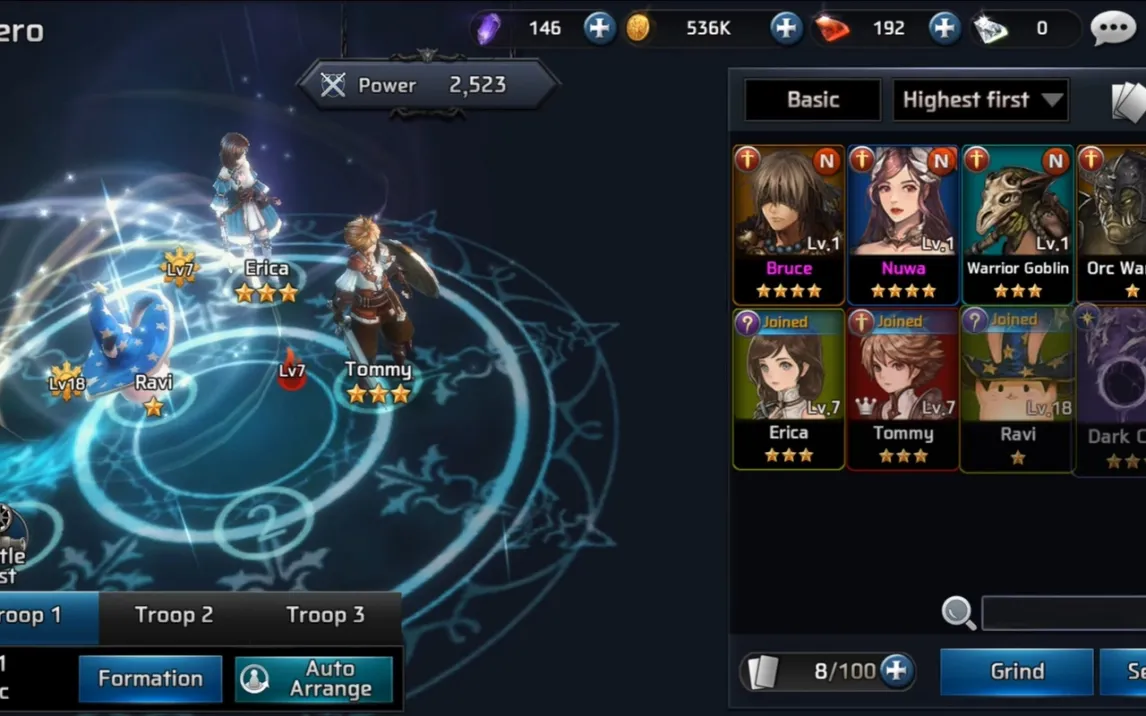Buy more gold with the plus button
This screenshot has width=1146, height=716.
click(786, 28)
